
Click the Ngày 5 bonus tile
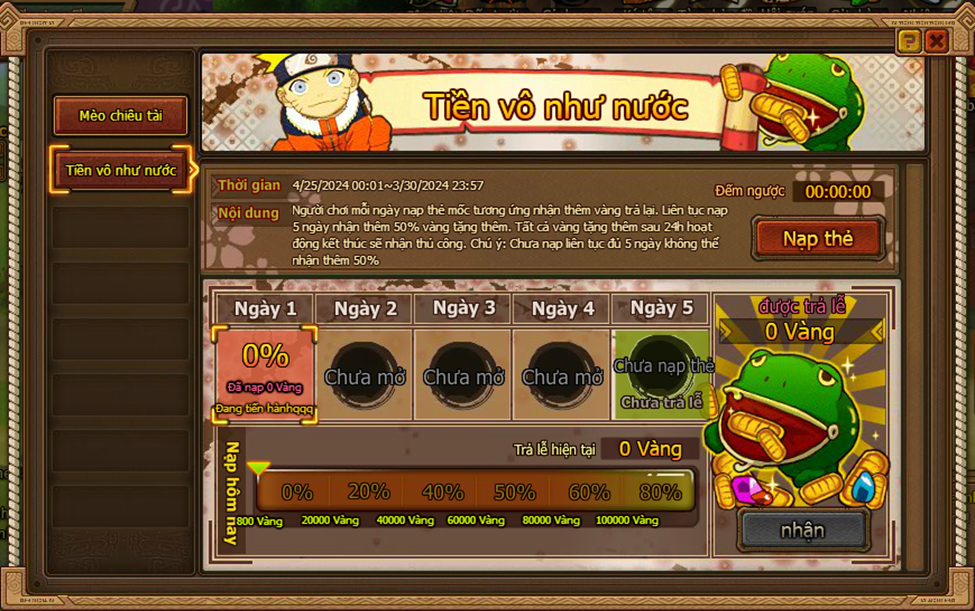pos(661,376)
